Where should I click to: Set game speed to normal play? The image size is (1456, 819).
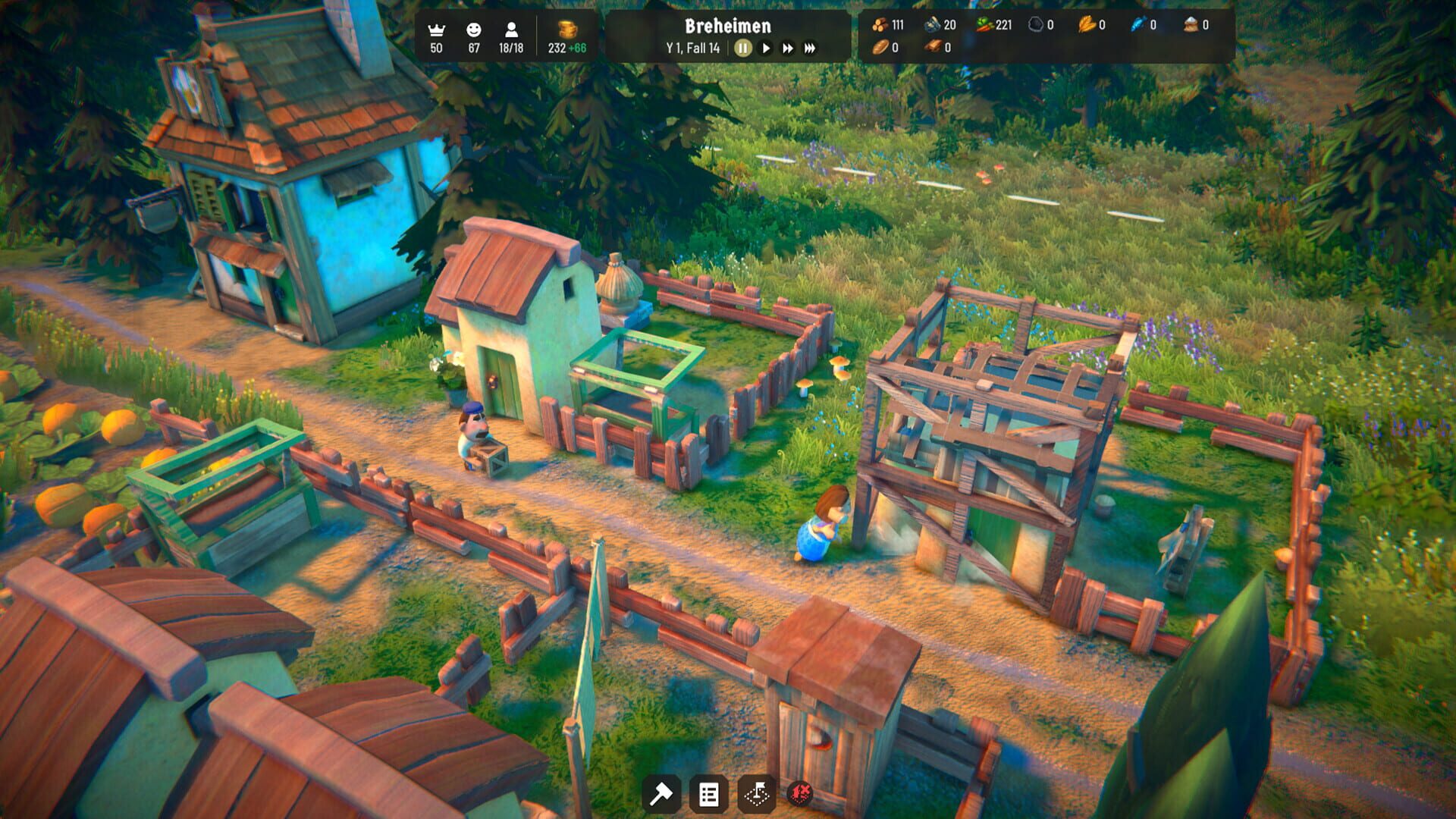point(766,49)
